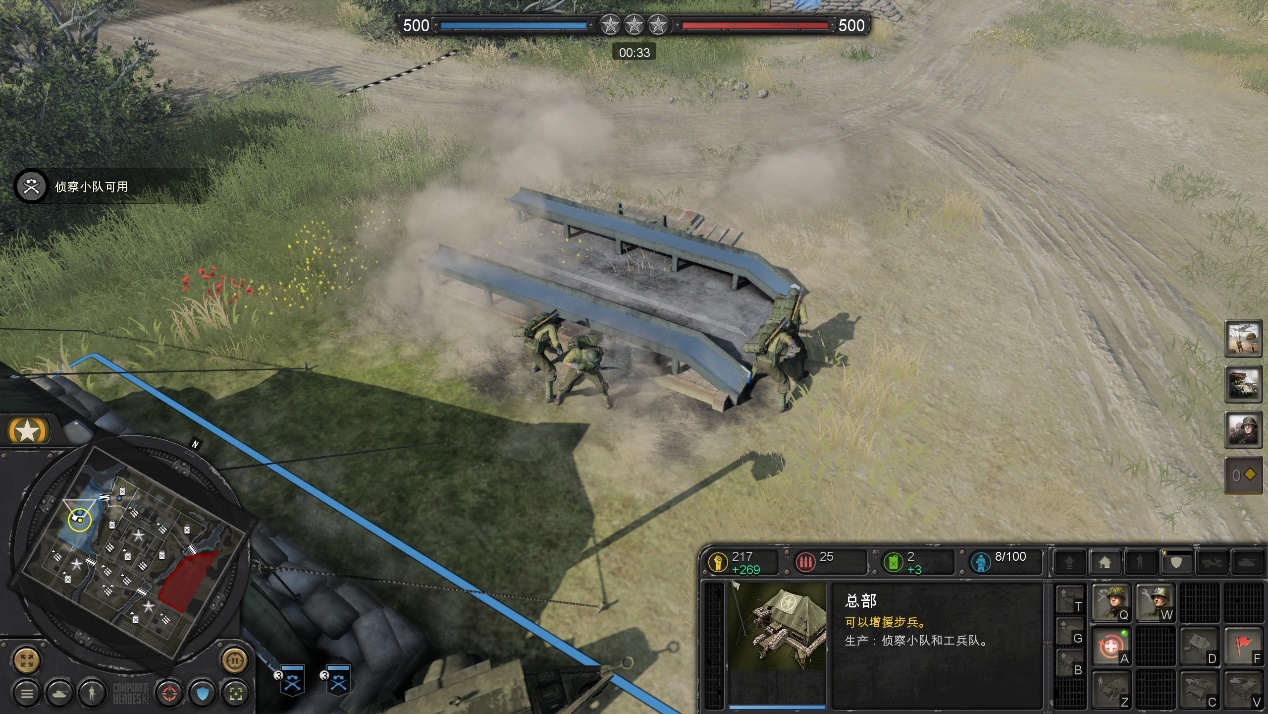Choose the armored battlegroup card
The width and height of the screenshot is (1268, 714).
[1244, 384]
